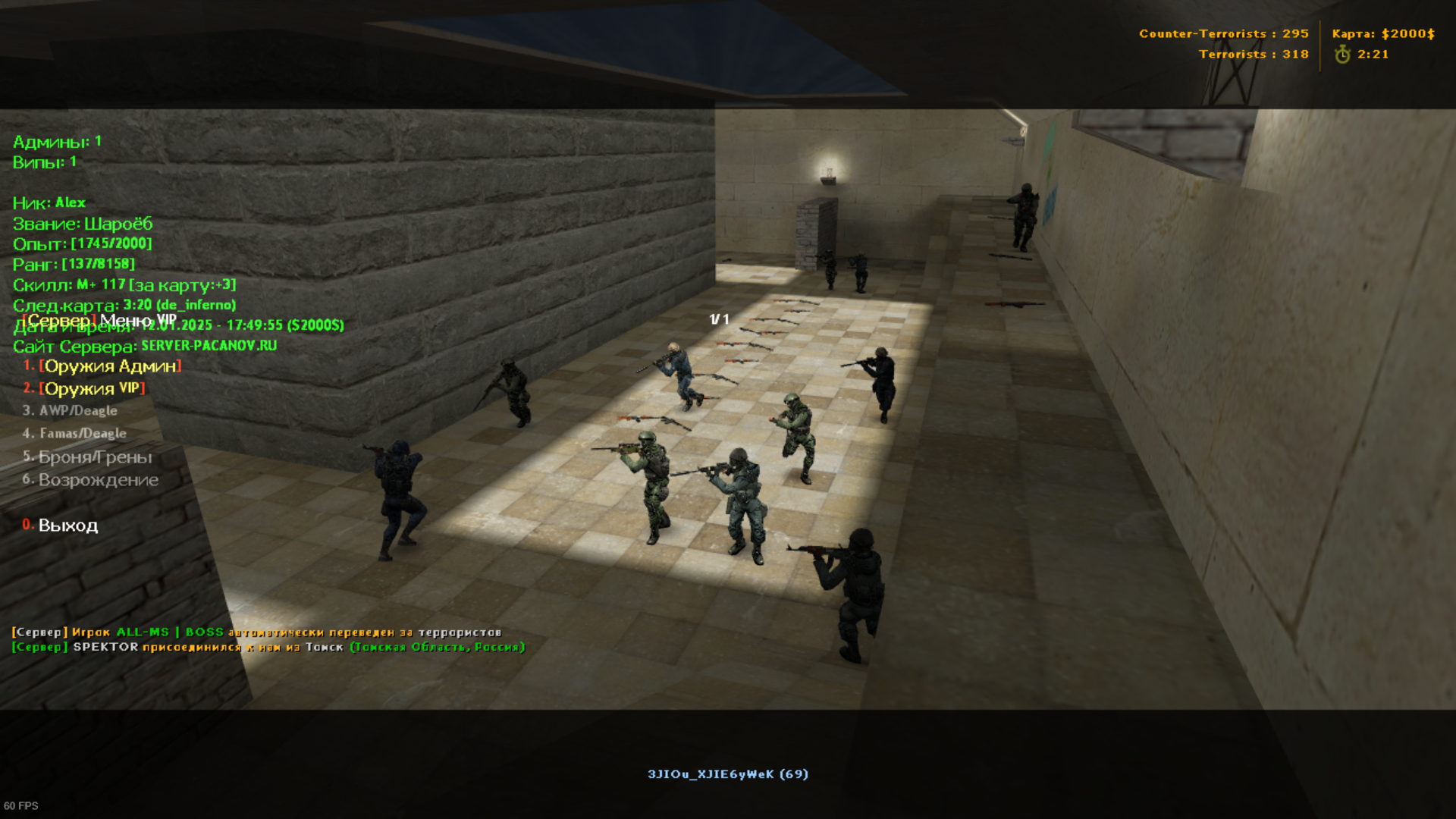Select the Оружия Админ menu entry

coord(111,366)
